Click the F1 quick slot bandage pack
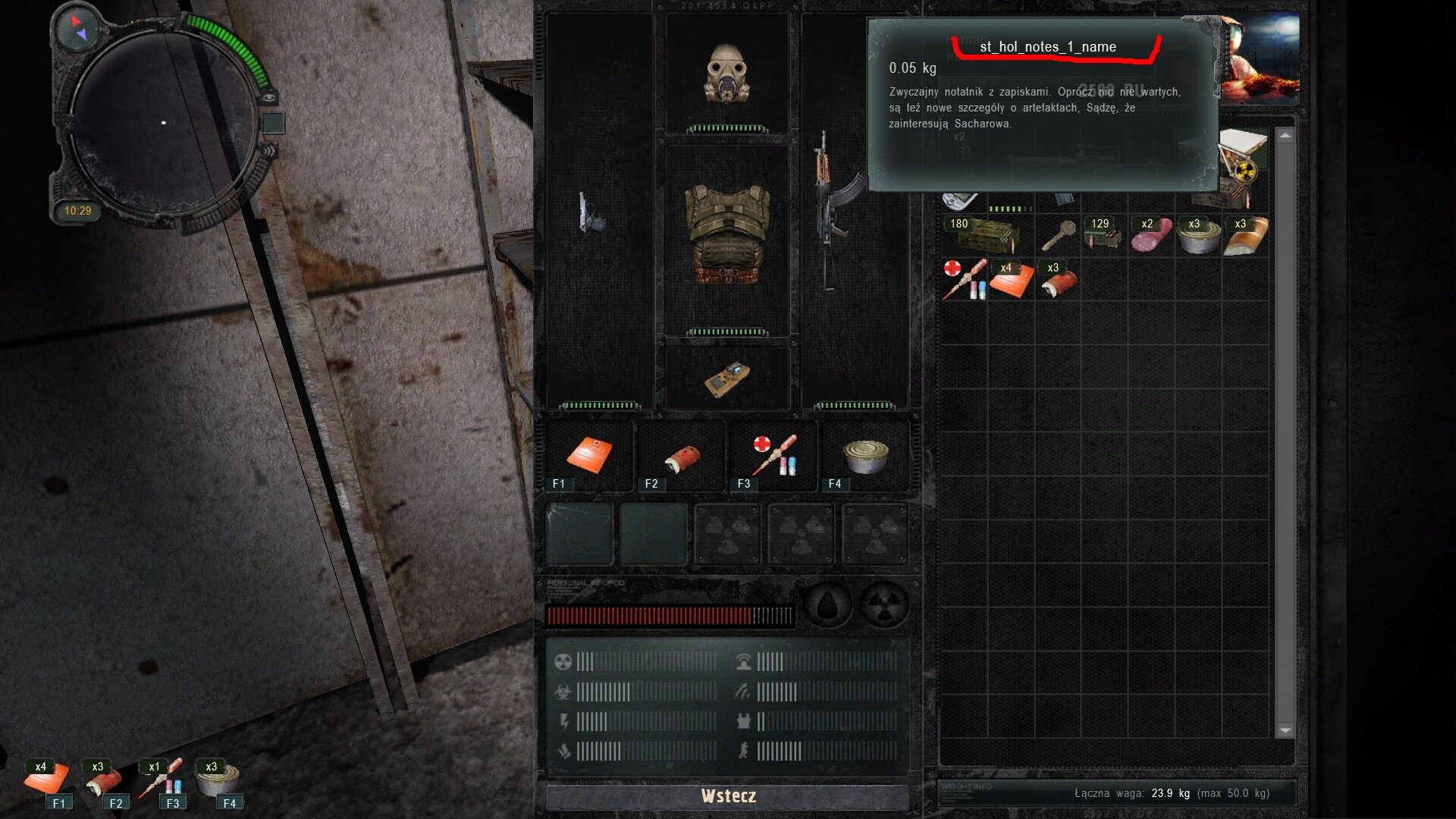This screenshot has width=1456, height=819. pyautogui.click(x=589, y=456)
